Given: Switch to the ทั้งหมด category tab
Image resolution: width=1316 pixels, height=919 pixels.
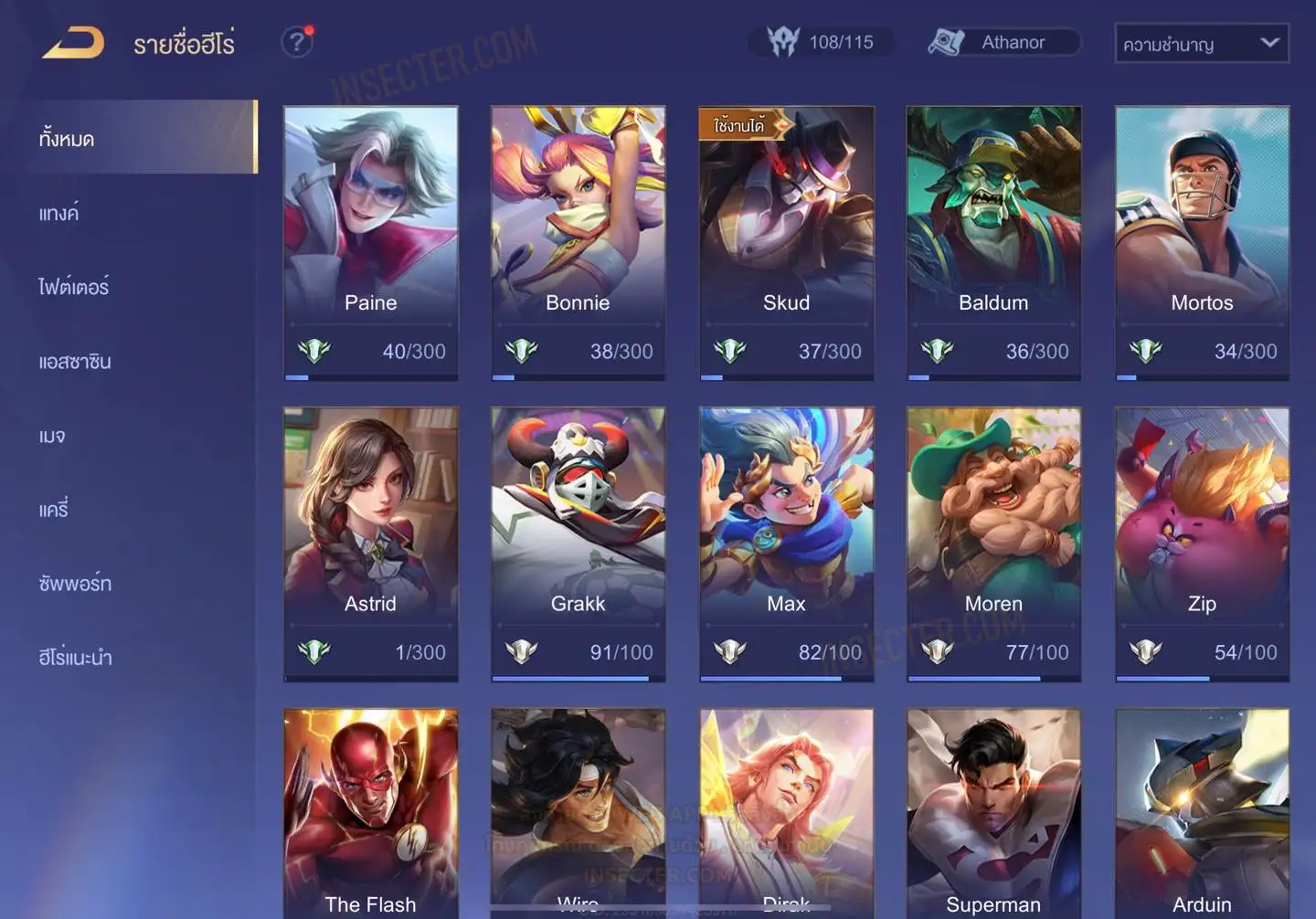Looking at the screenshot, I should pos(137,138).
